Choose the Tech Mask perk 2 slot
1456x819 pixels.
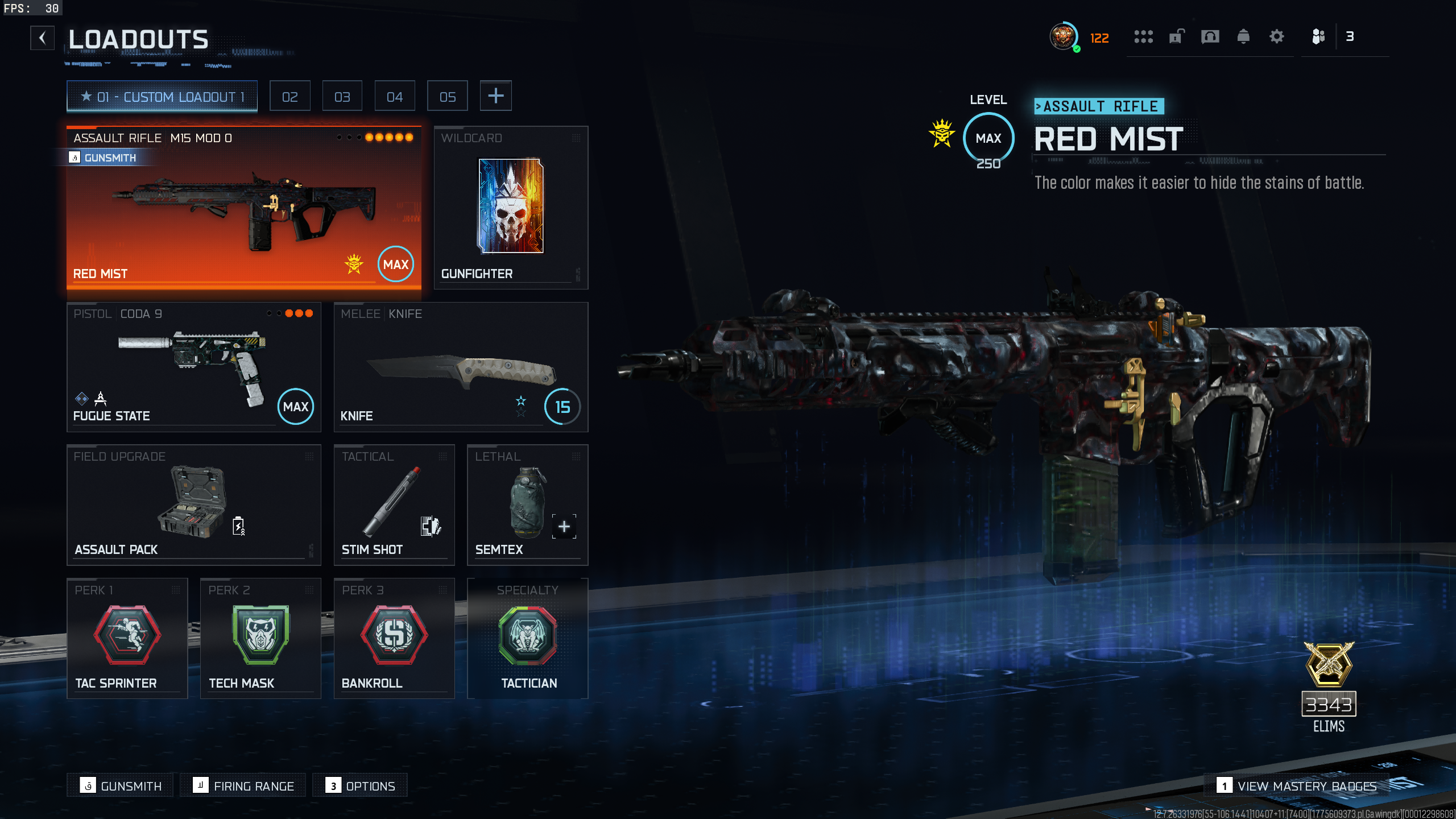(260, 638)
